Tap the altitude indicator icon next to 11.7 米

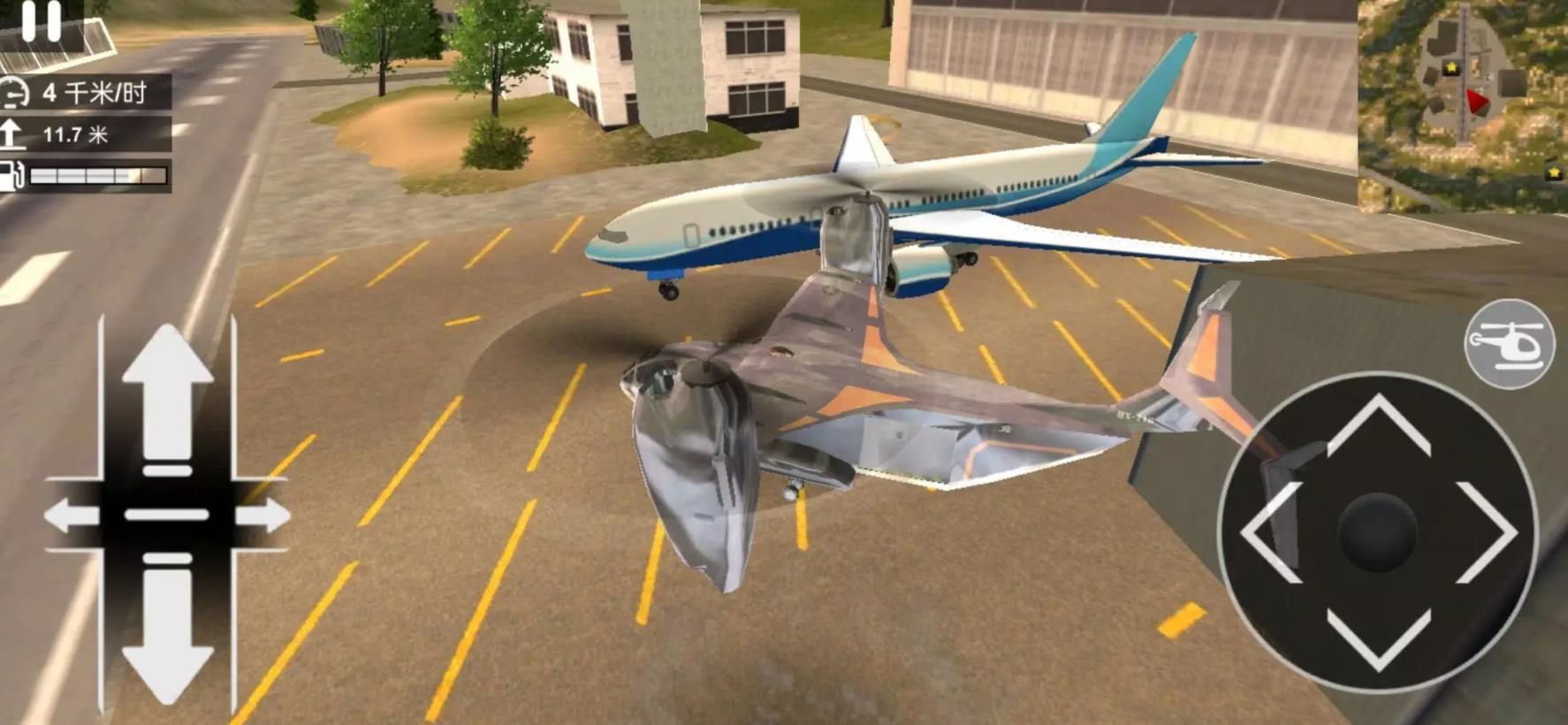pyautogui.click(x=12, y=132)
